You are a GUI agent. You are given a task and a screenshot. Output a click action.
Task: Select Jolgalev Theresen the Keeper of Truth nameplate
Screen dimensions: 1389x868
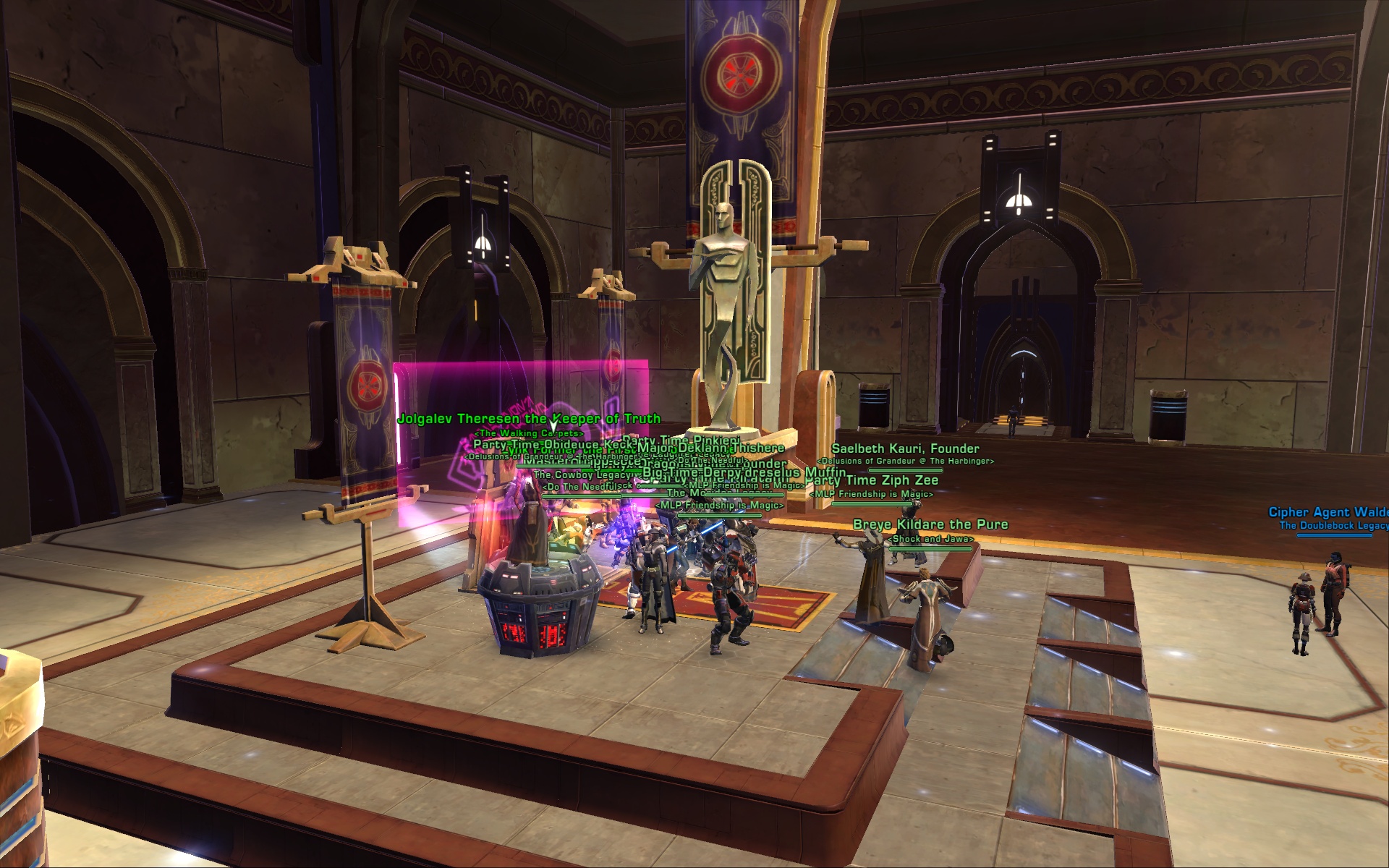529,419
